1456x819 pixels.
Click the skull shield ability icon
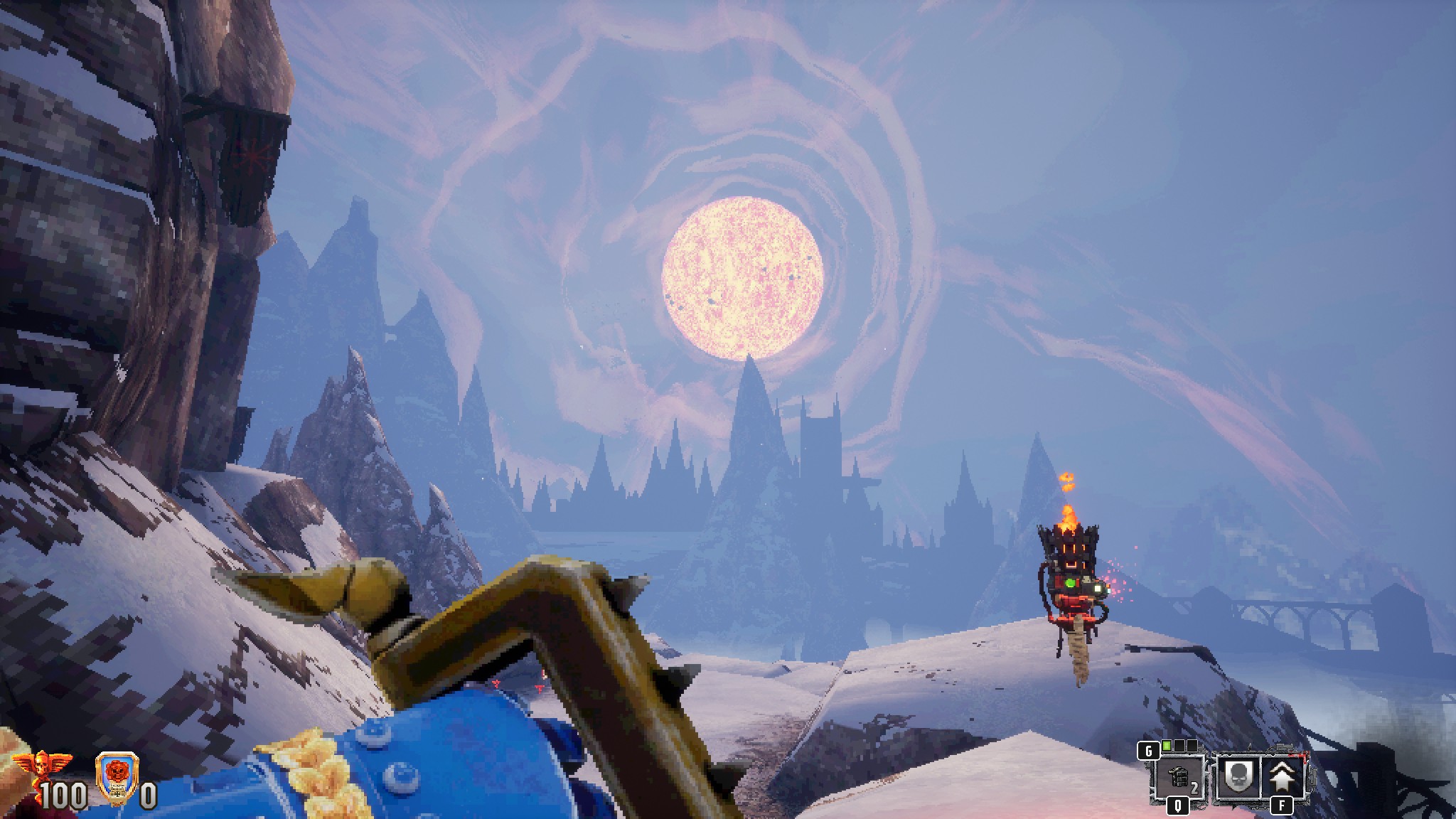point(1238,778)
